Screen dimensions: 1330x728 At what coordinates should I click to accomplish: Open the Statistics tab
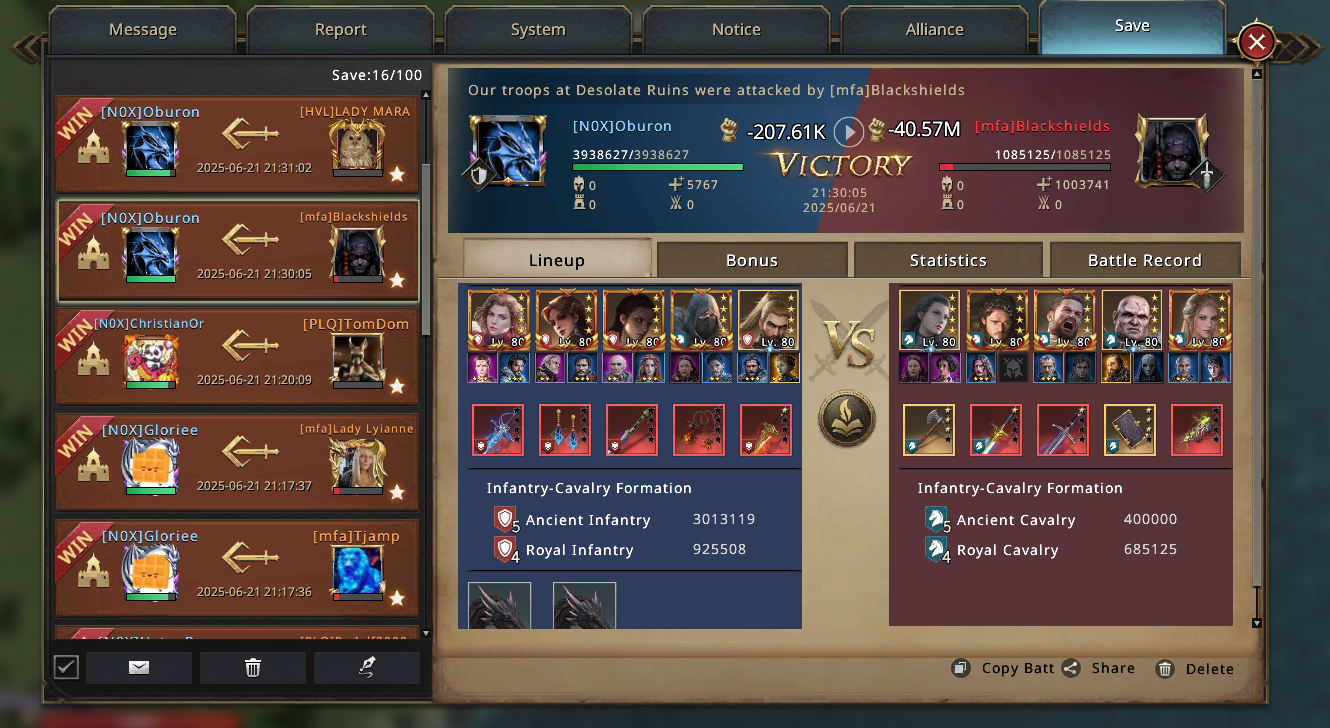click(948, 260)
